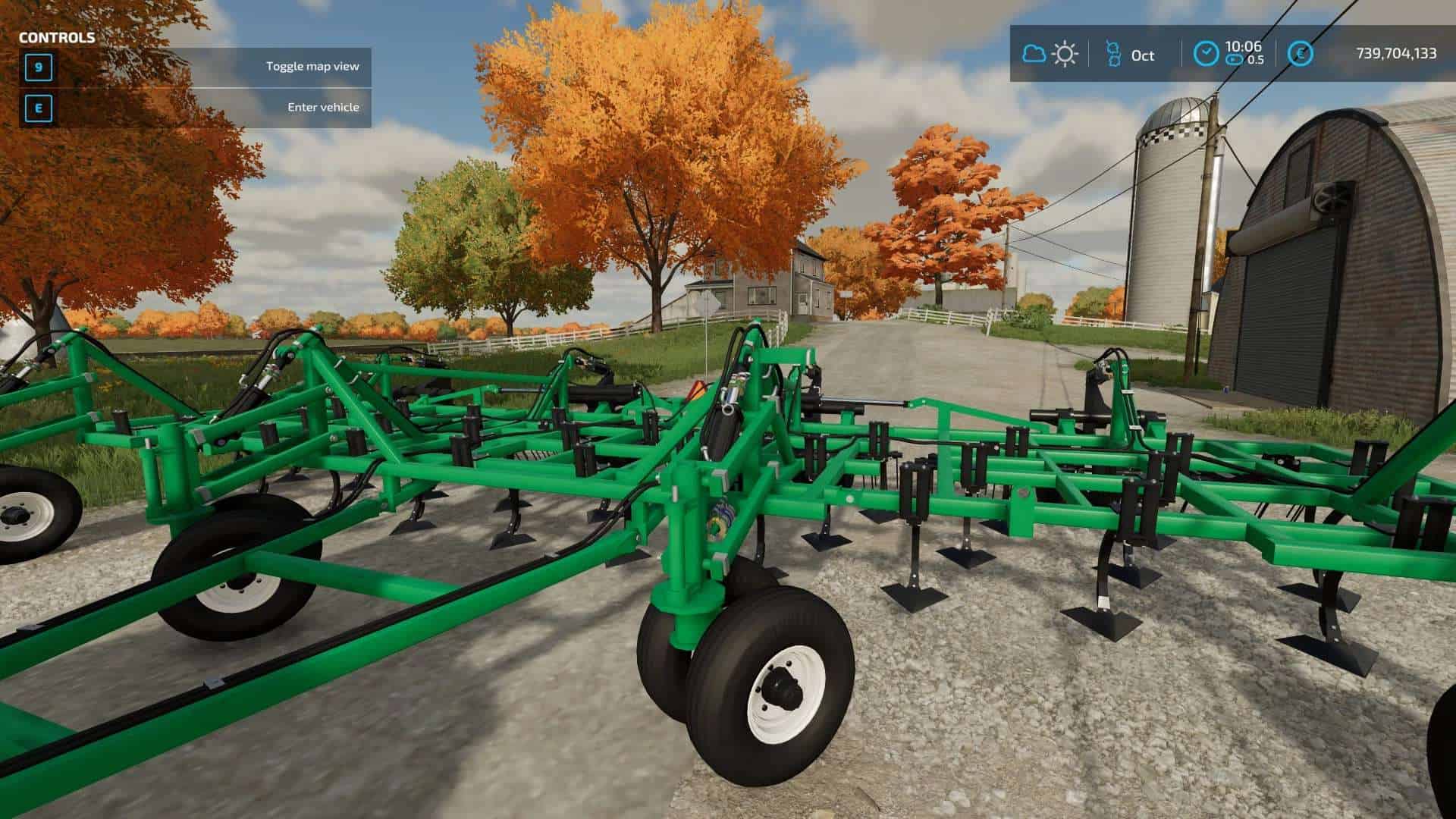Screen dimensions: 1456x819
Task: Click the time-speed play icon under the clock
Action: [1234, 59]
